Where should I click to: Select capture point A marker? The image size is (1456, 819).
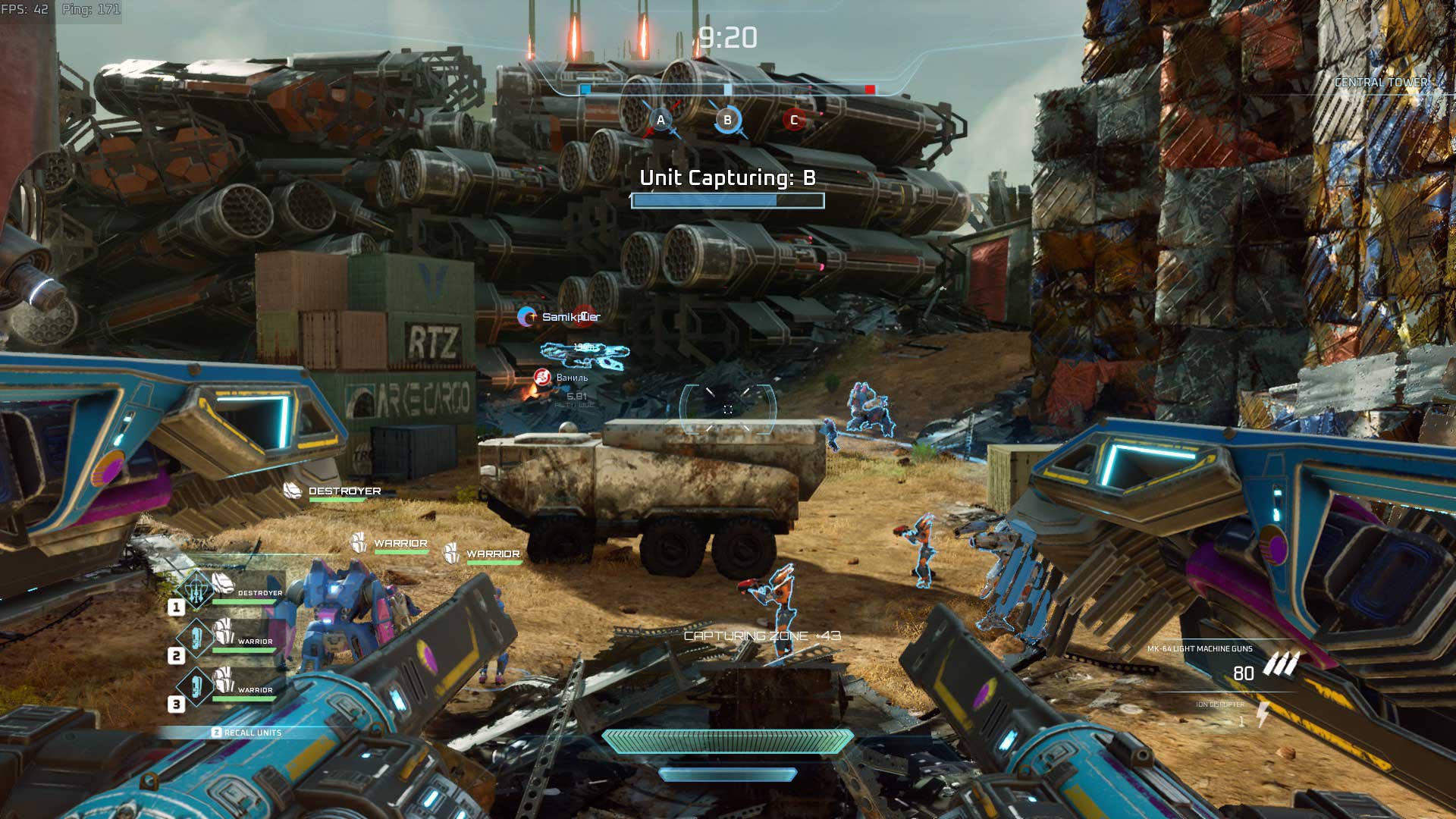tap(661, 121)
